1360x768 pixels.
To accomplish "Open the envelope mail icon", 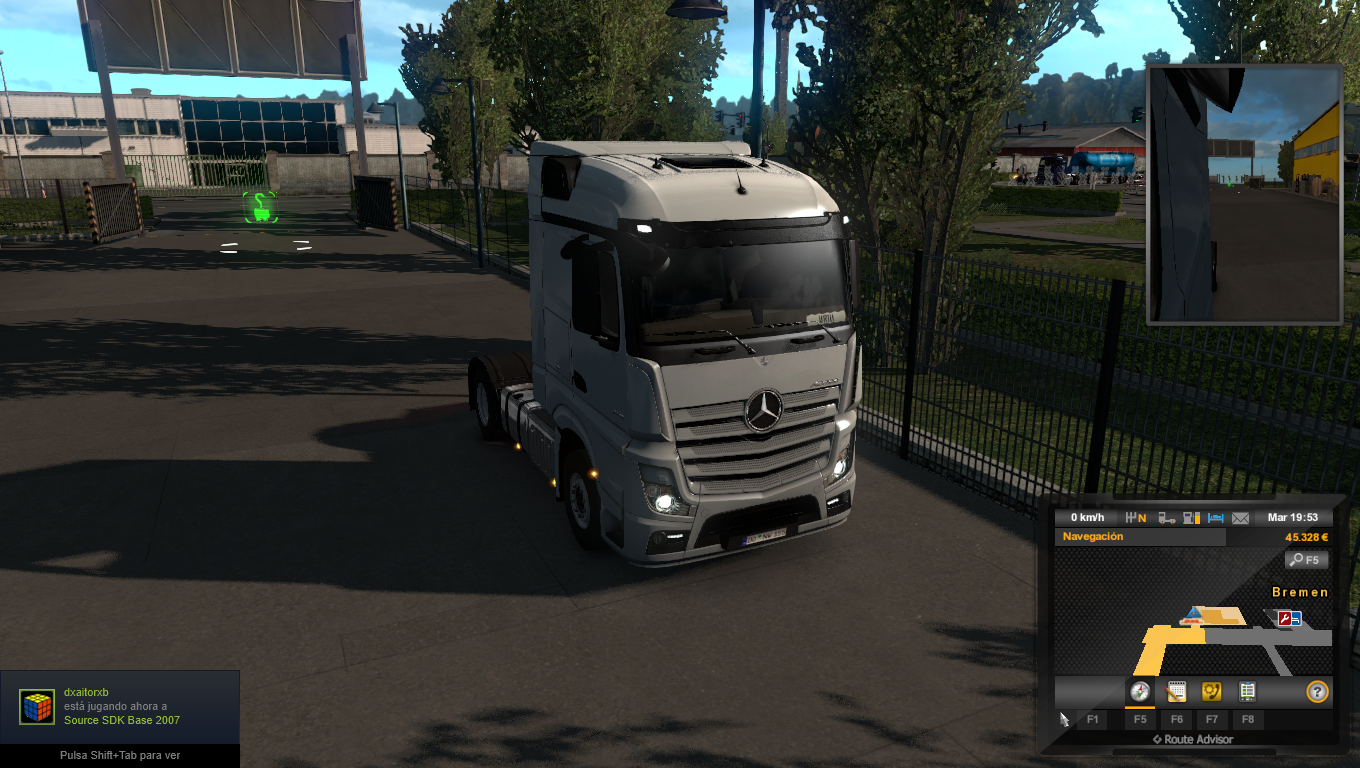I will click(1240, 518).
